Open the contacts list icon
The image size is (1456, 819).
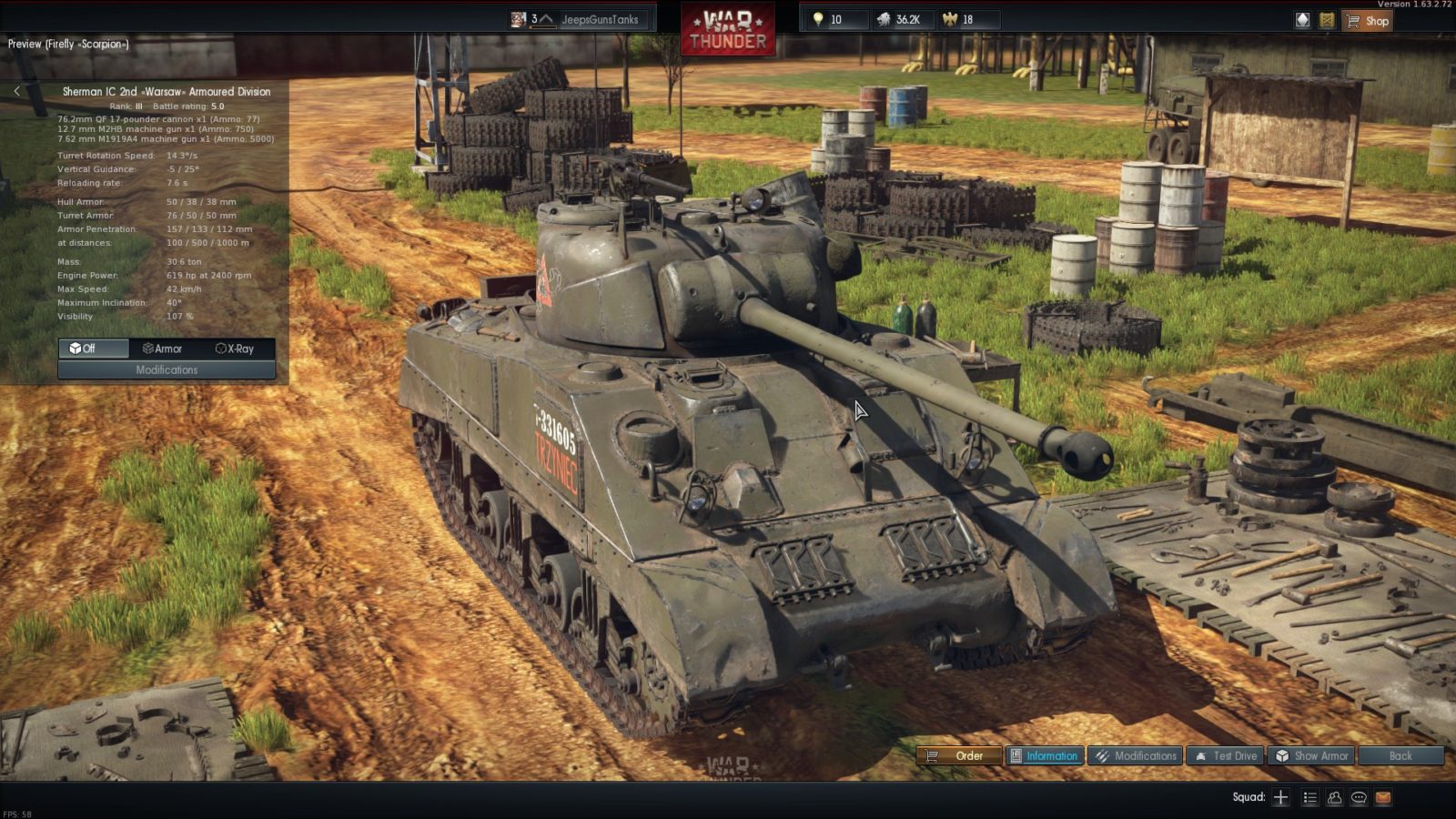(x=1309, y=797)
